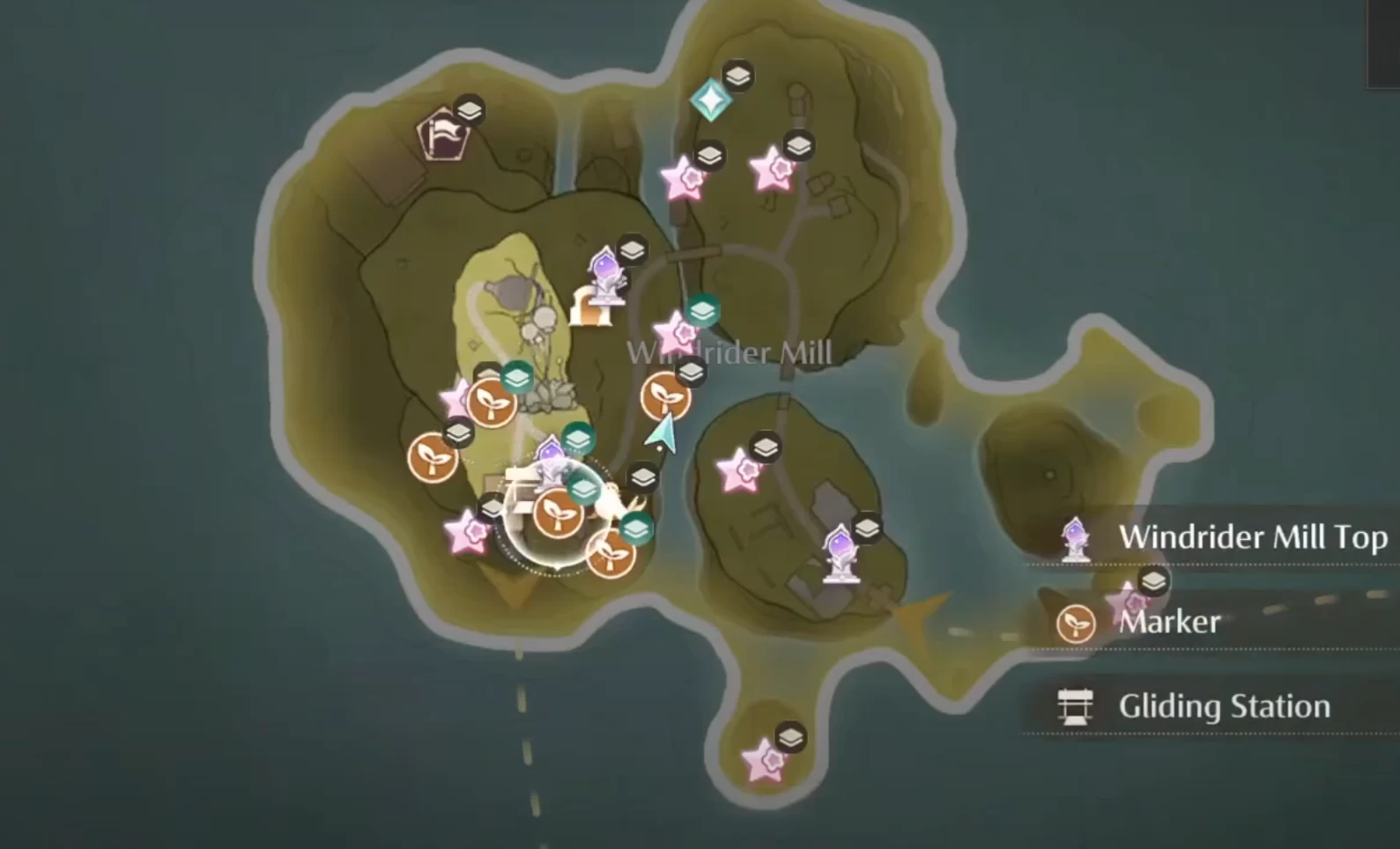Select the orange sprout marker on west coast
Image resolution: width=1400 pixels, height=849 pixels.
pos(432,458)
